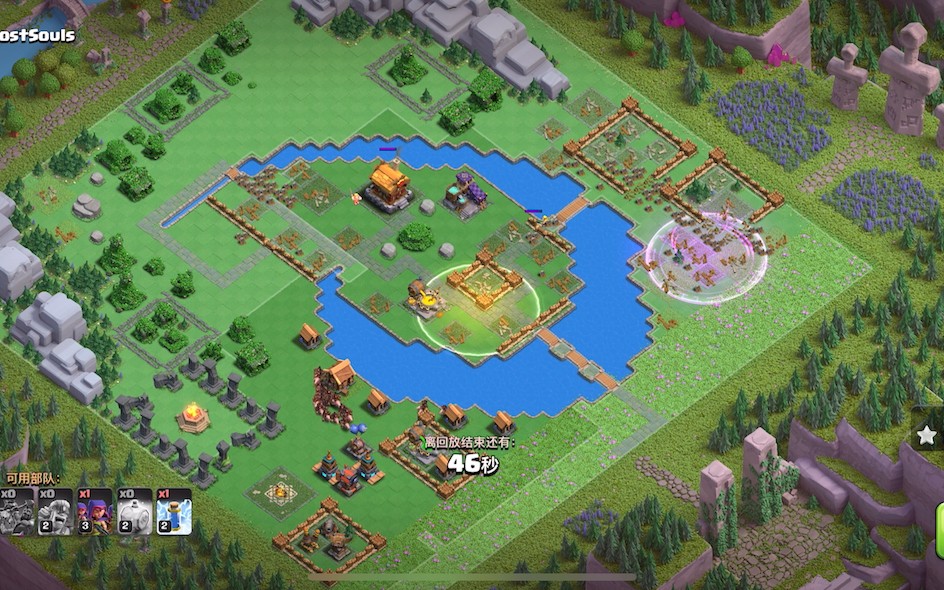Tap the green button at screen edge
Viewport: 944px width, 590px height.
(x=938, y=529)
